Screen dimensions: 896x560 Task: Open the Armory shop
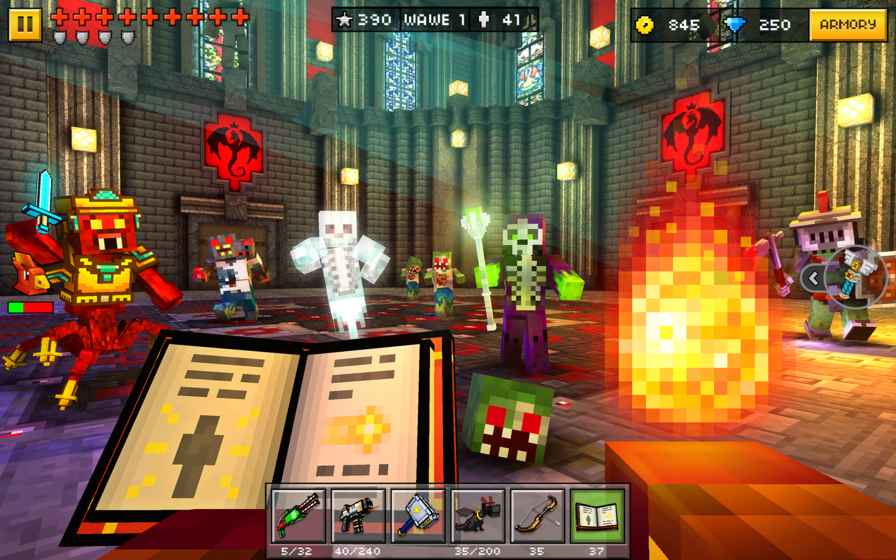(848, 24)
